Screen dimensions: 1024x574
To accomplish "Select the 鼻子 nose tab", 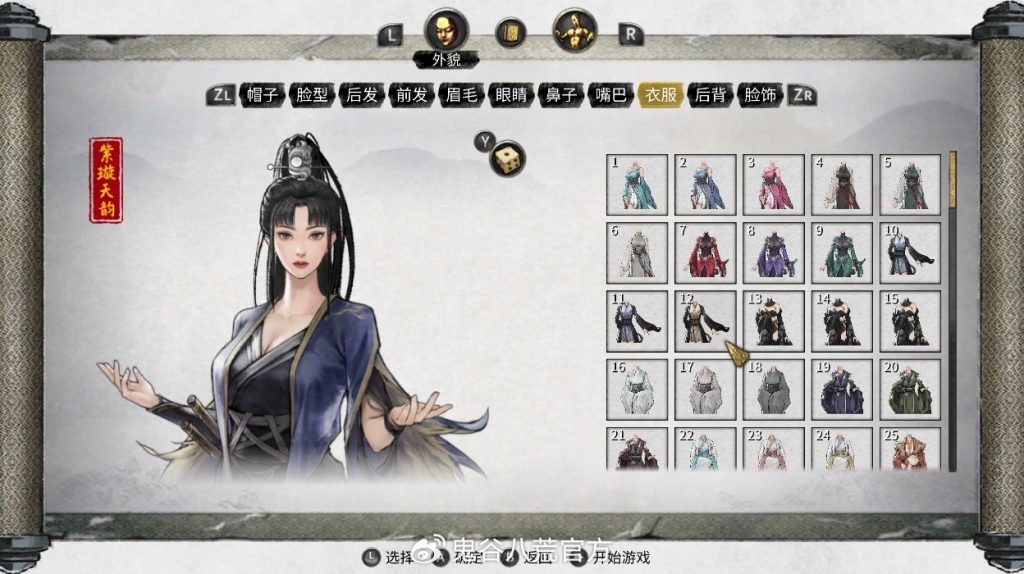I will (x=561, y=96).
